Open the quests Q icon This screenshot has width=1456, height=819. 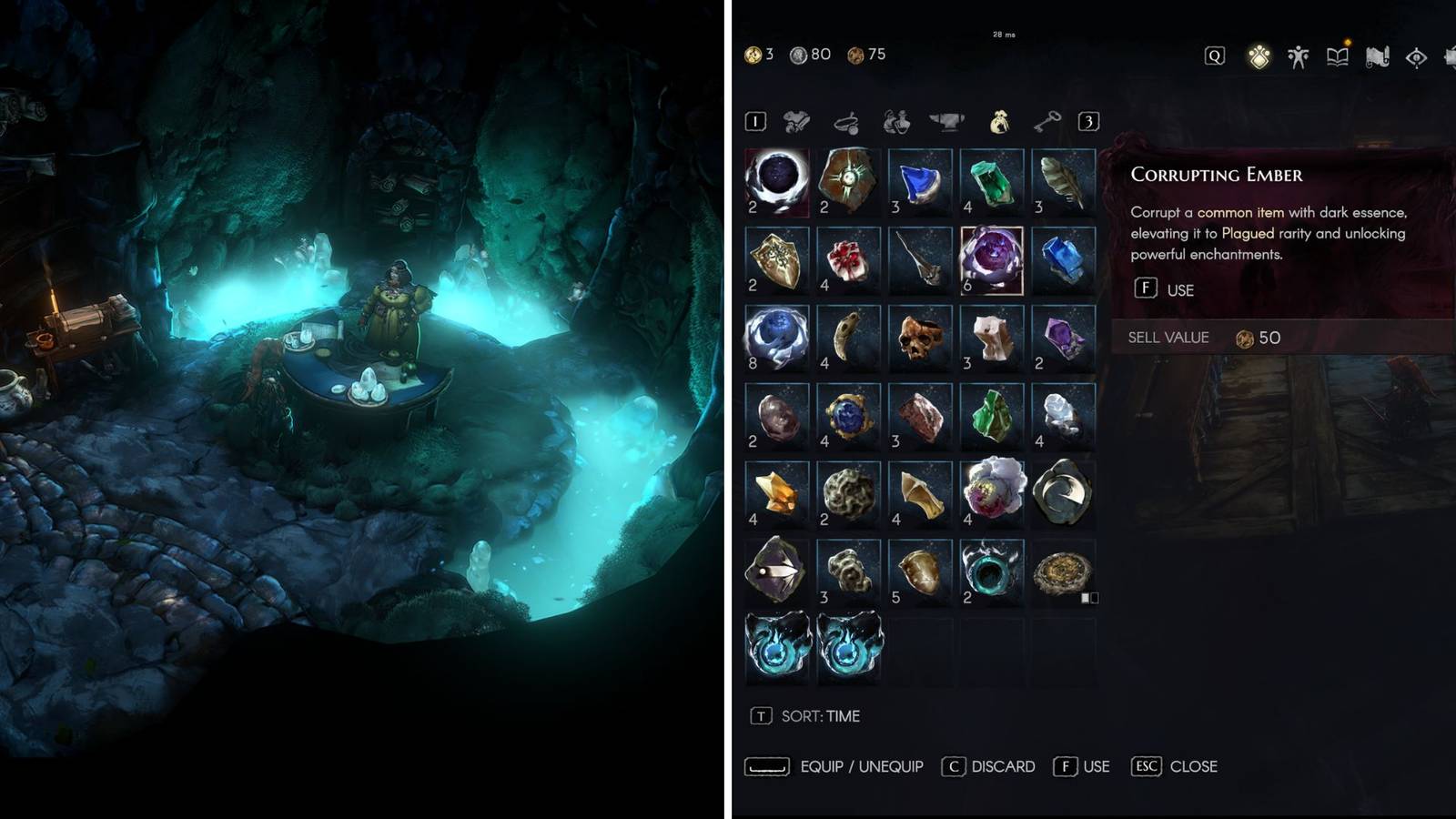pyautogui.click(x=1214, y=56)
